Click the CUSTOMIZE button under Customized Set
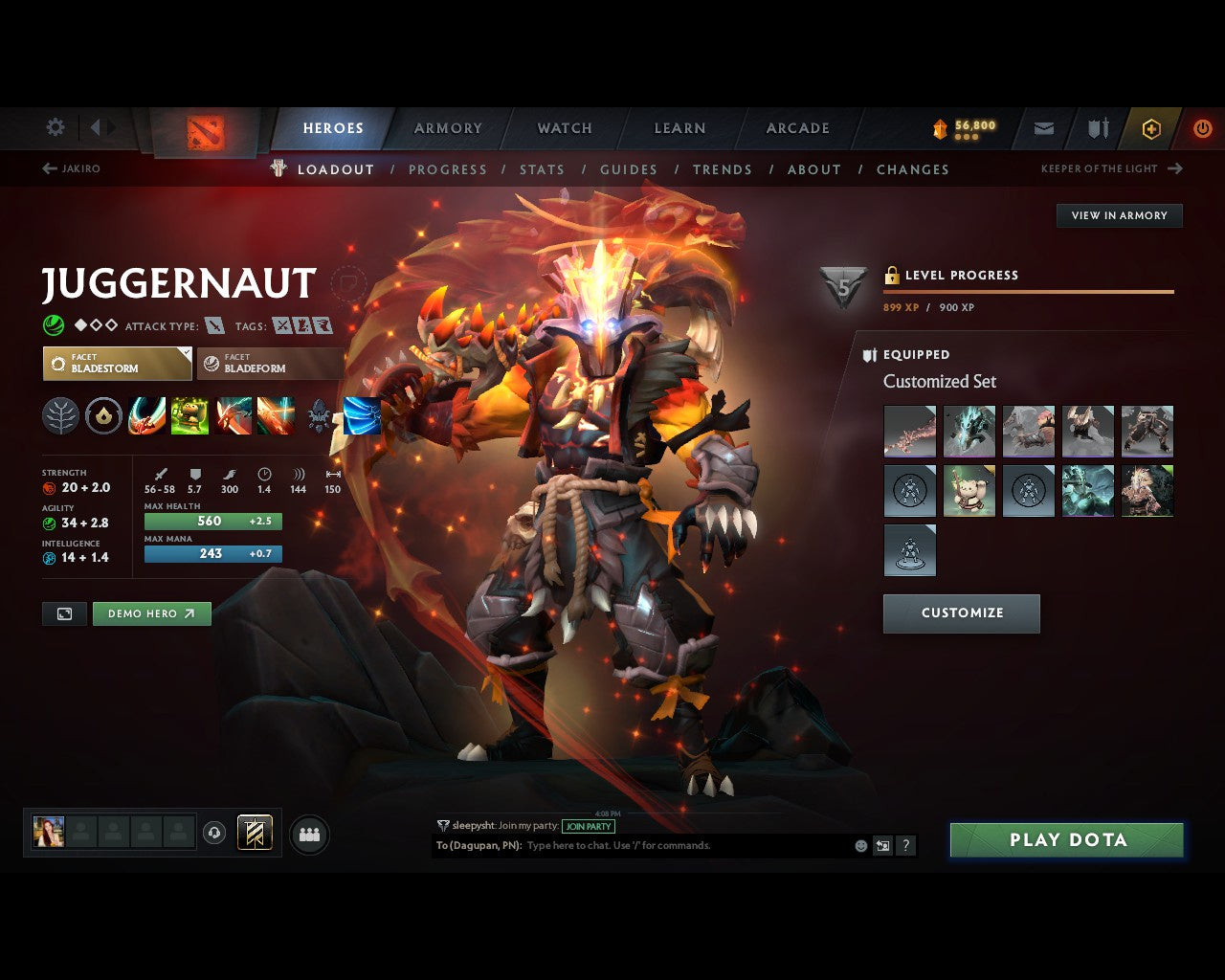This screenshot has width=1225, height=980. point(961,613)
